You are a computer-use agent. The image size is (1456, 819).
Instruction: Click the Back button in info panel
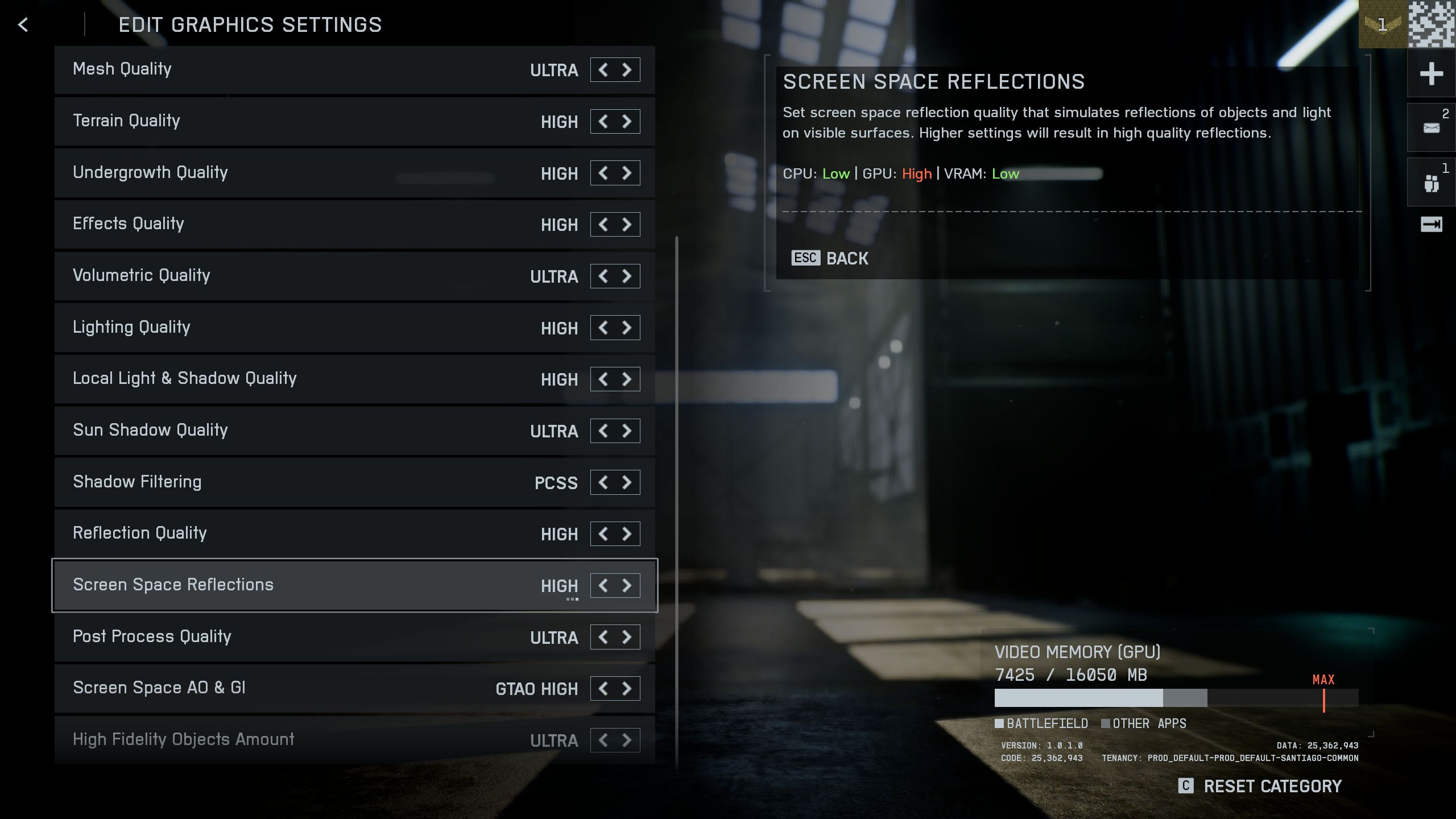[x=830, y=258]
